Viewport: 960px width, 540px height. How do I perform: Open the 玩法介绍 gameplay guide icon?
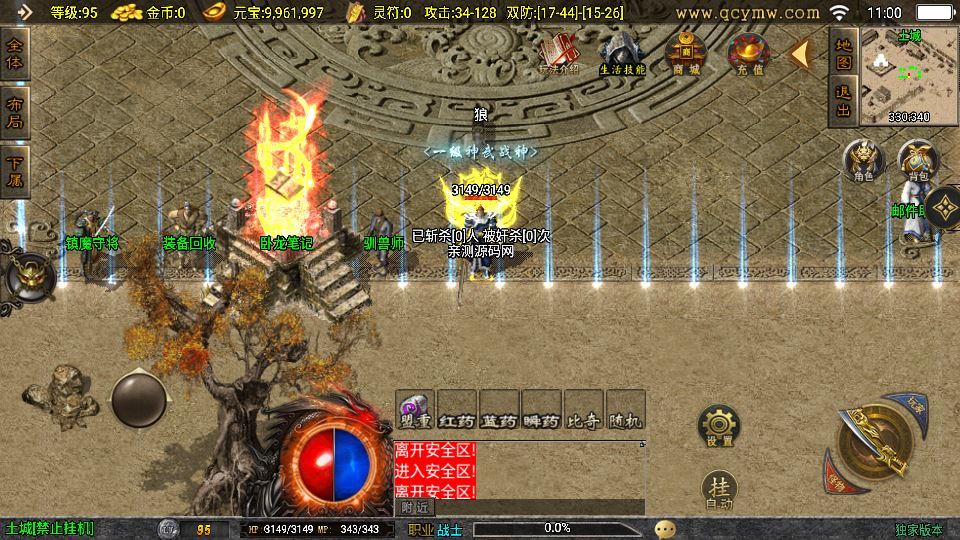(x=558, y=52)
